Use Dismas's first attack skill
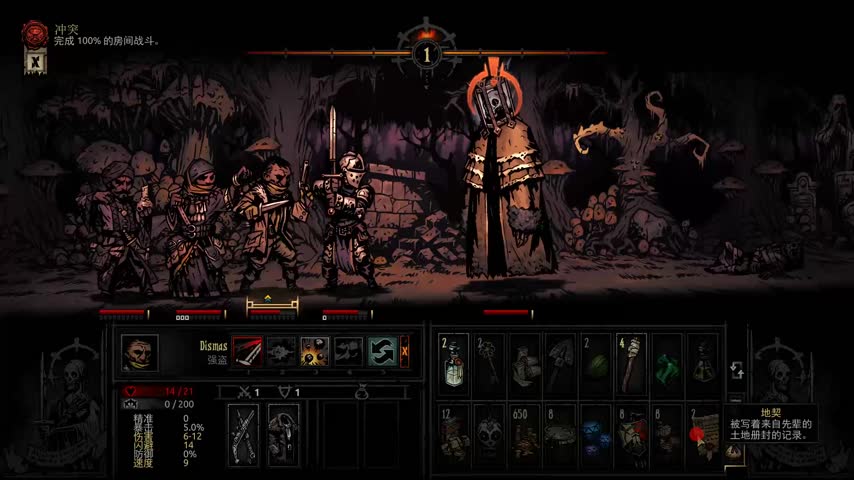This screenshot has height=480, width=854. coord(247,351)
